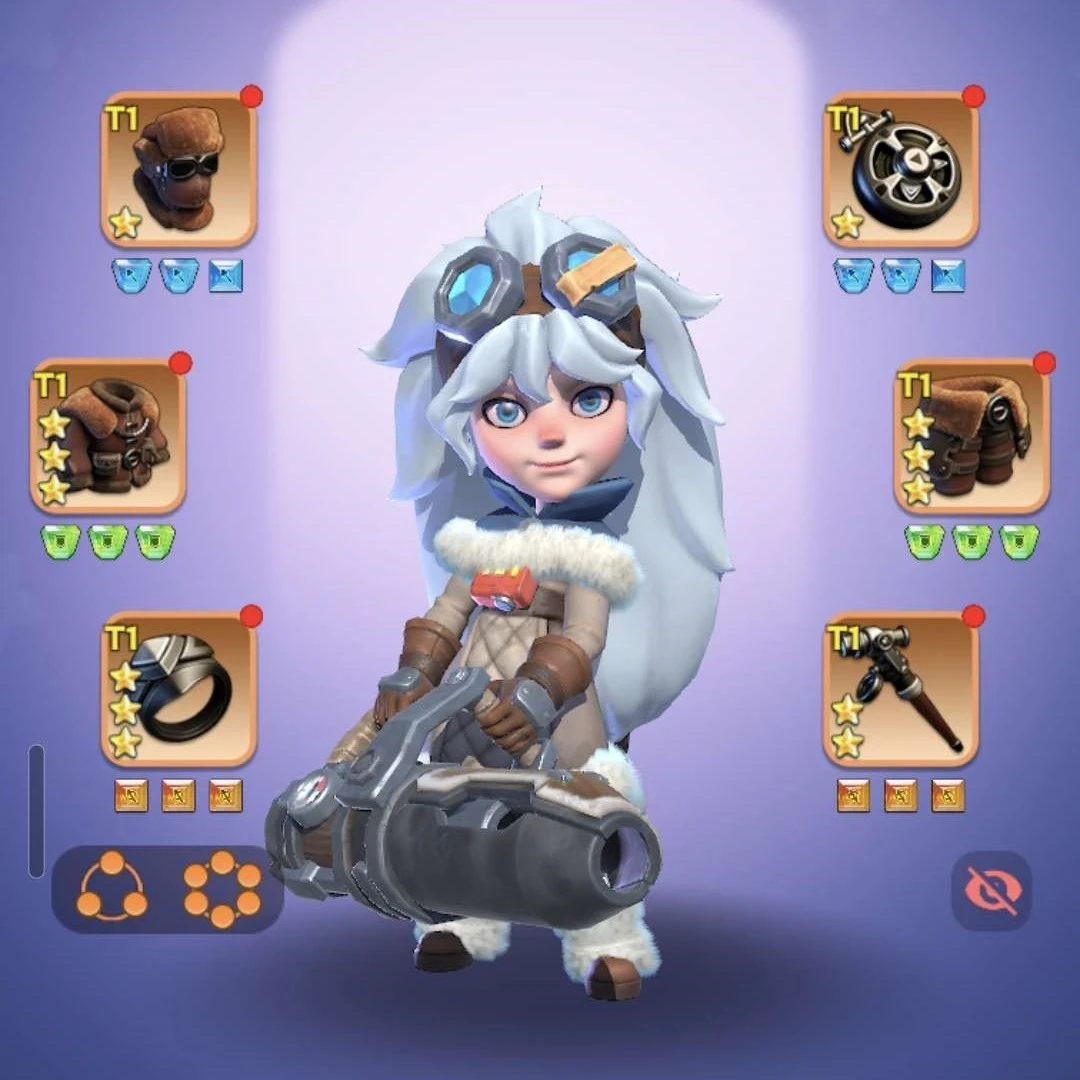
Task: Select the round gear gadget slot
Action: [x=901, y=170]
